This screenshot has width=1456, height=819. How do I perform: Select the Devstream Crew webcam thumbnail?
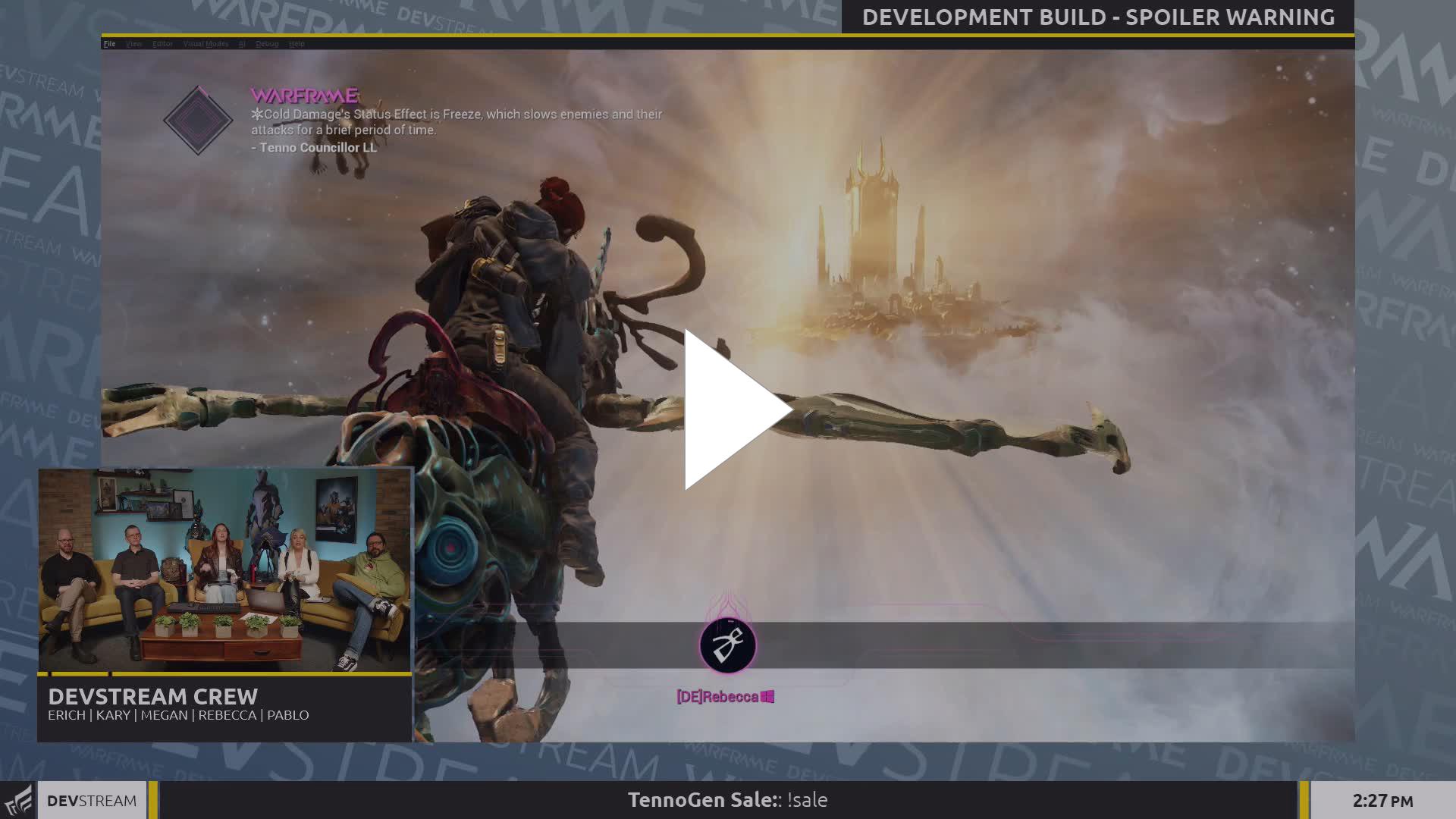tap(225, 570)
